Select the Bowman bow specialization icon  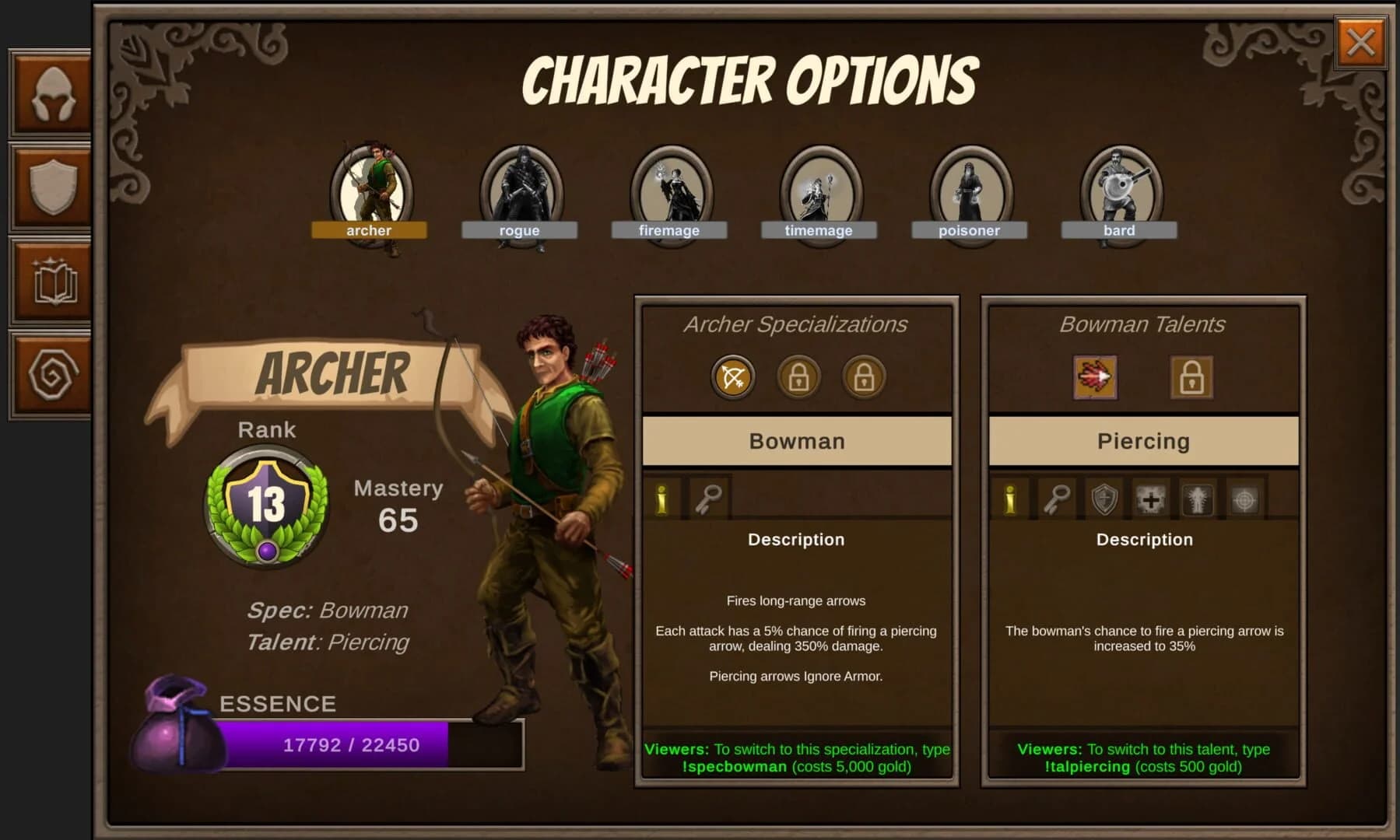732,376
